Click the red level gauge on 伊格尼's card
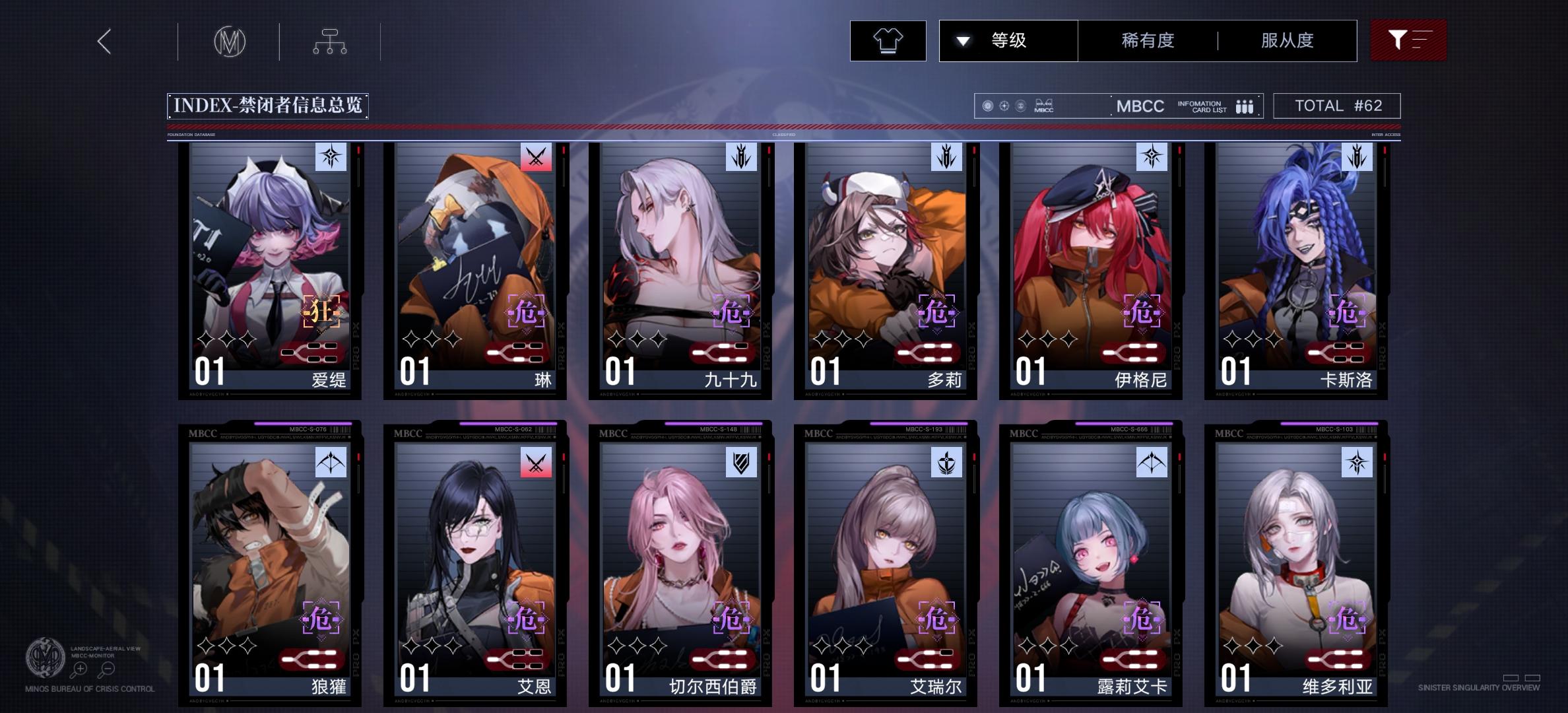This screenshot has width=1568, height=713. click(x=1134, y=354)
